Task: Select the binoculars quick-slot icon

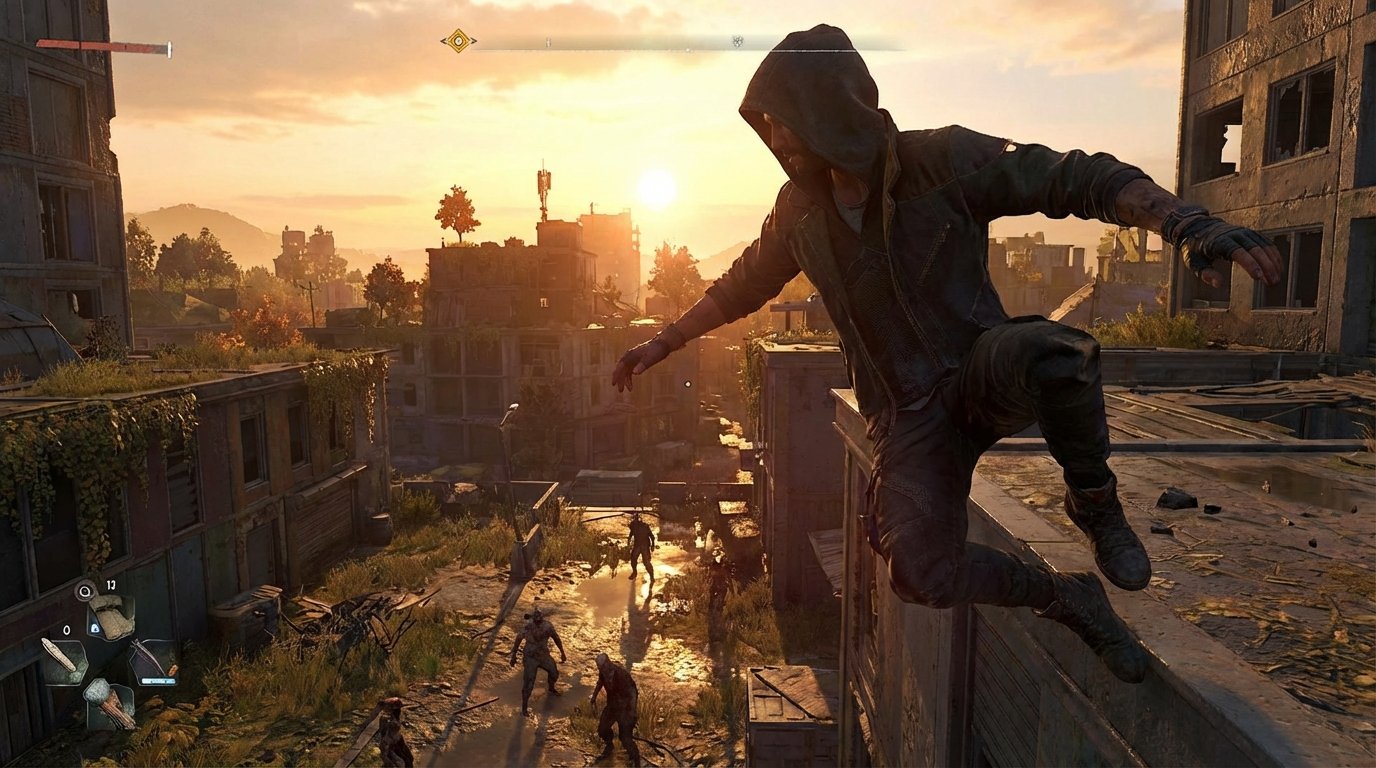Action: pos(83,590)
